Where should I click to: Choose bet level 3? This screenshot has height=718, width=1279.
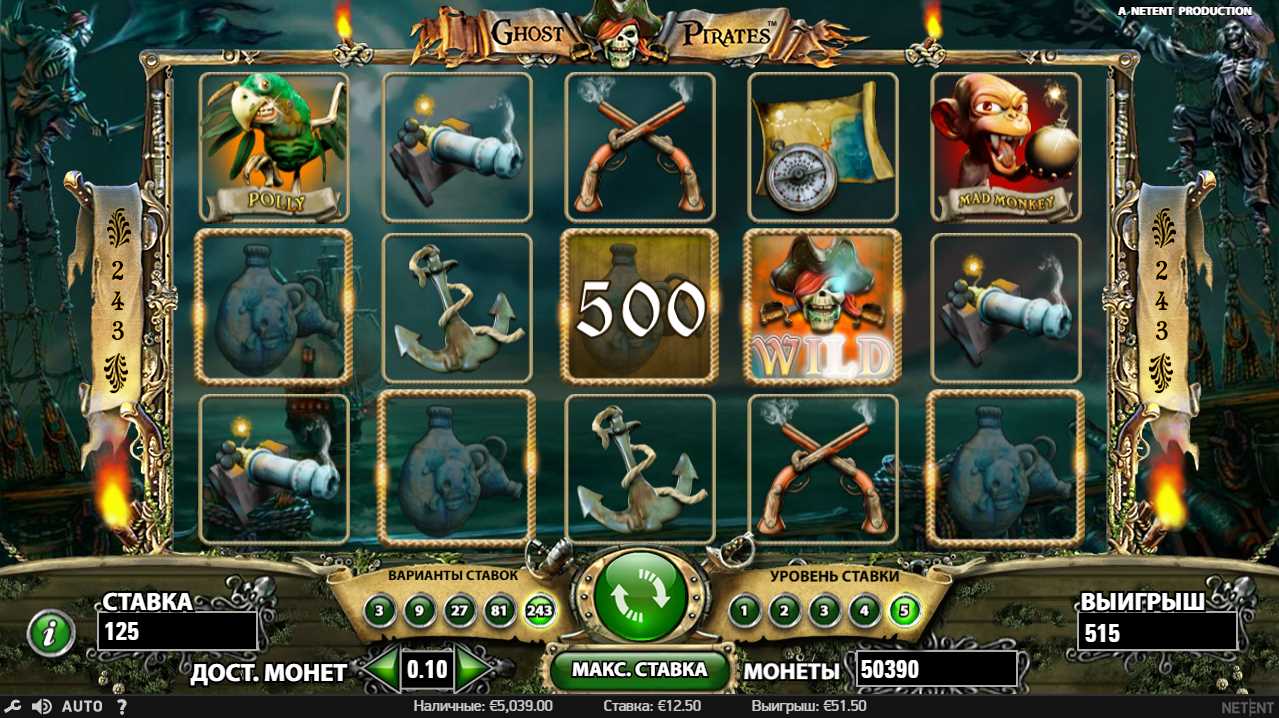824,609
